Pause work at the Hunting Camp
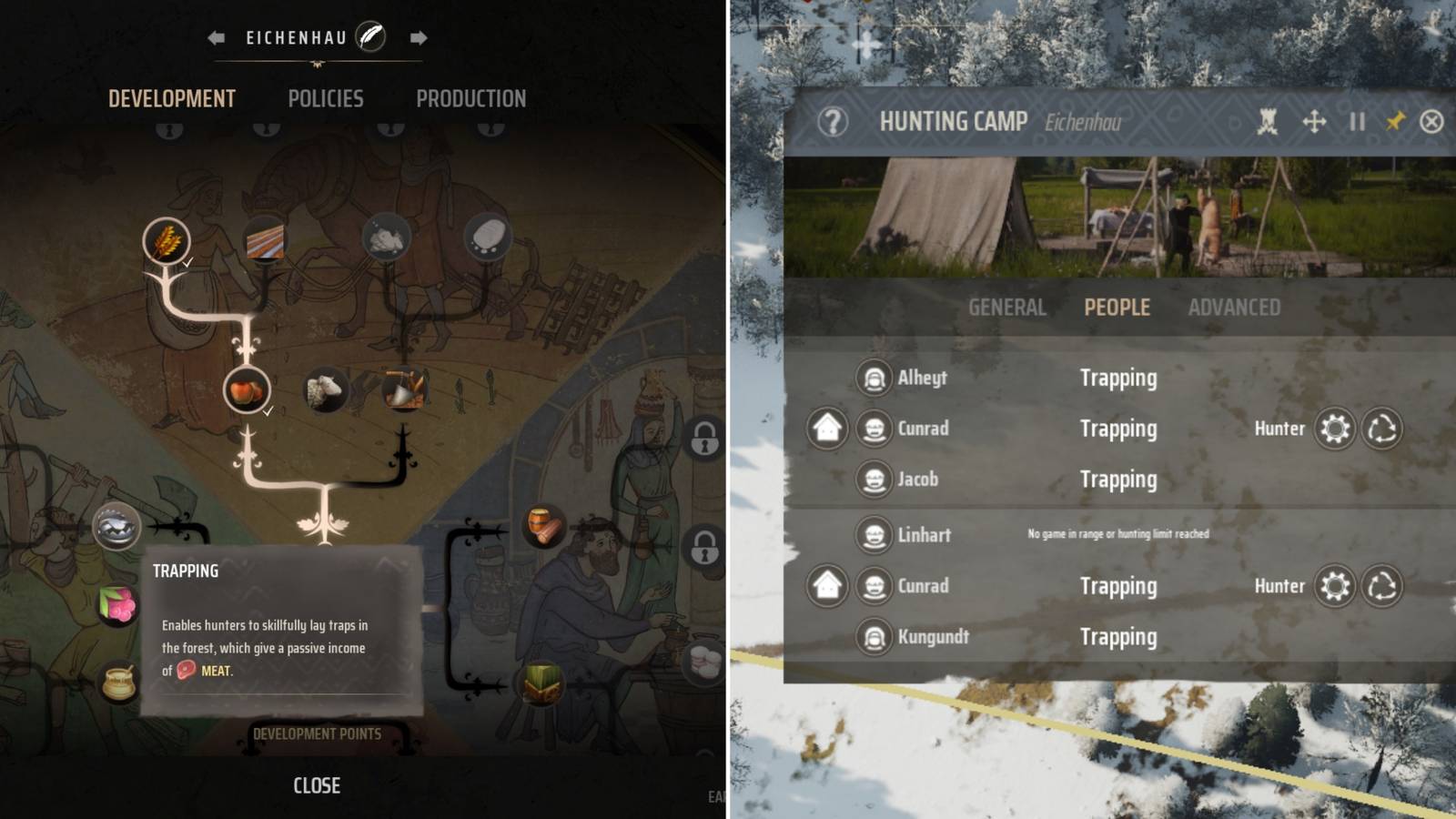Image resolution: width=1456 pixels, height=819 pixels. pyautogui.click(x=1357, y=120)
